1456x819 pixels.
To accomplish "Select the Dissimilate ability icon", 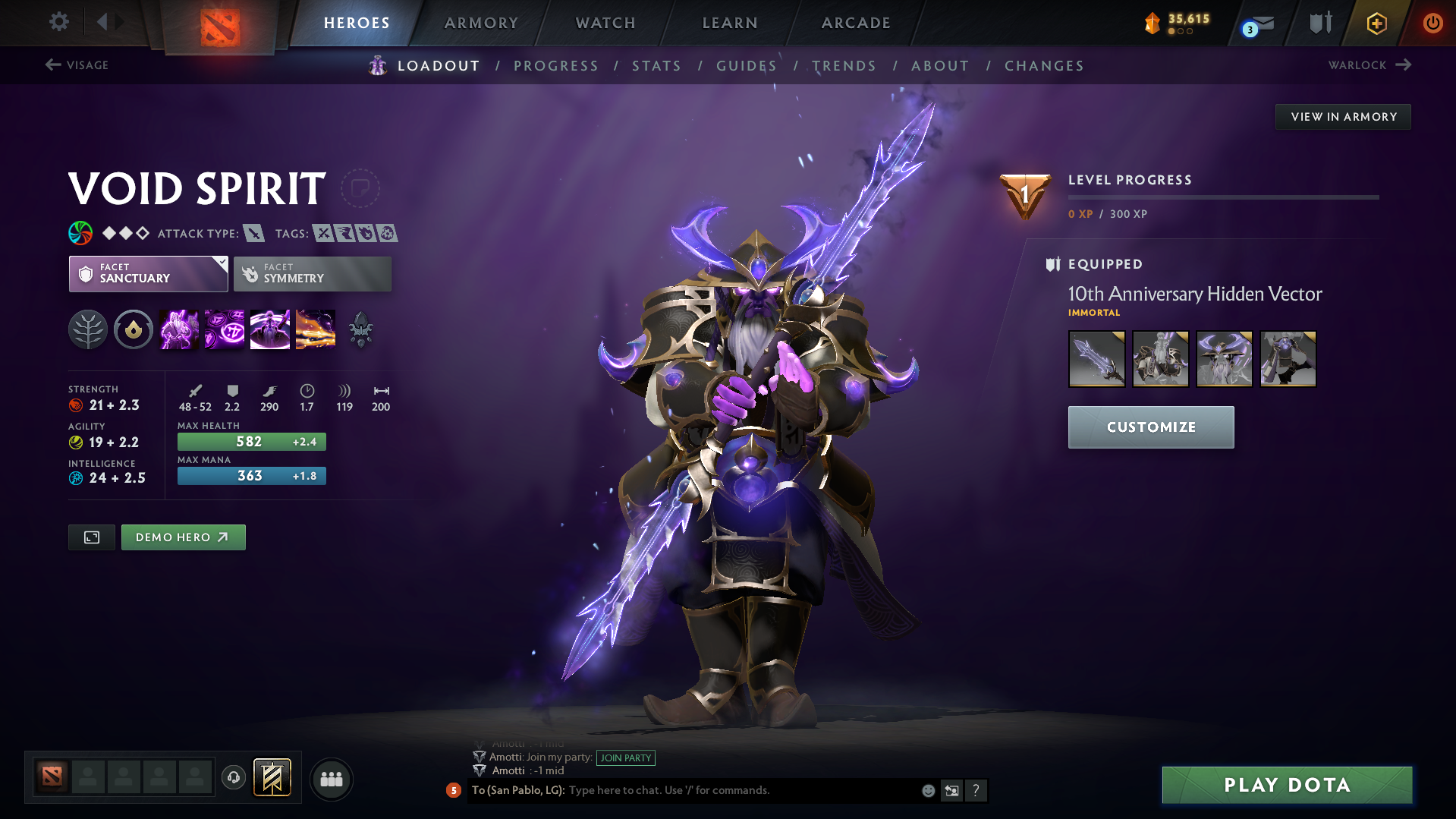I will [x=224, y=329].
